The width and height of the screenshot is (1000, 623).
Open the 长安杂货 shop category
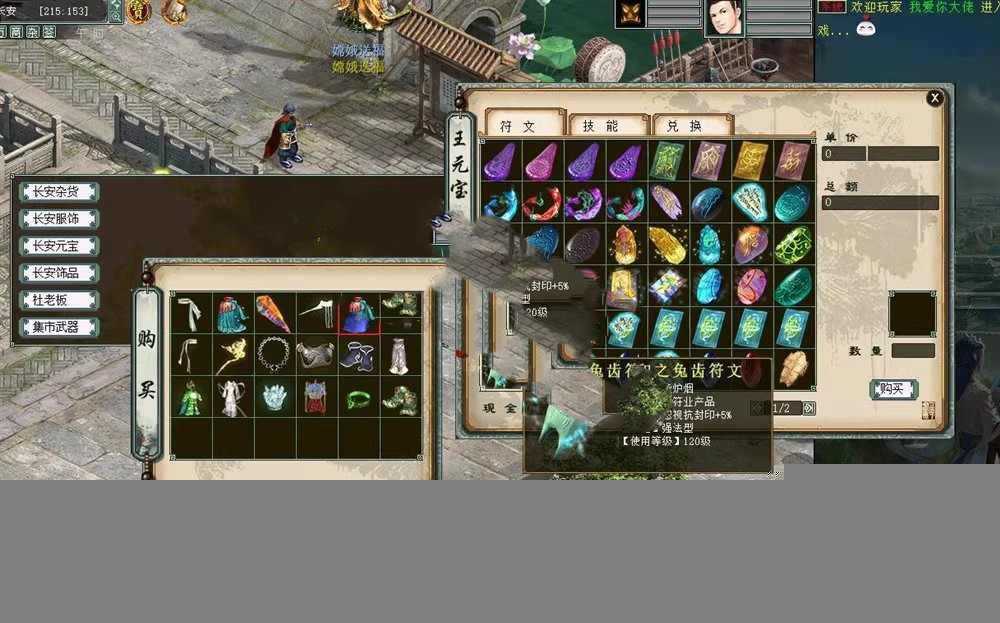point(59,191)
